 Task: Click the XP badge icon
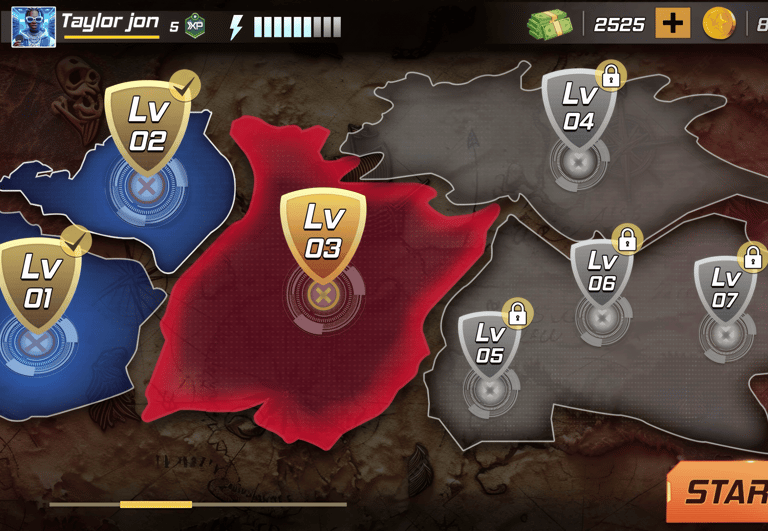click(195, 27)
